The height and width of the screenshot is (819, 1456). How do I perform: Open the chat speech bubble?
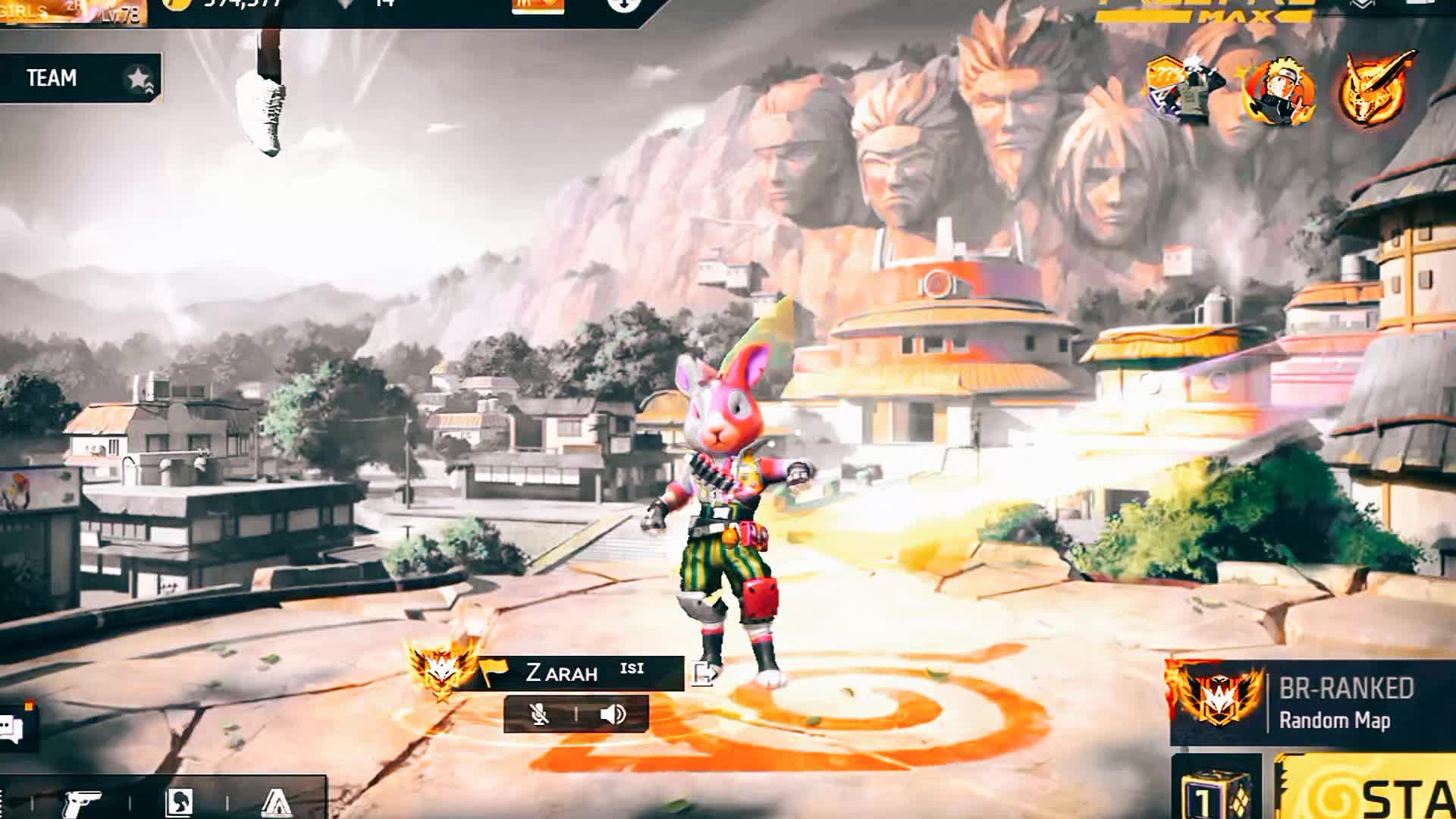(x=13, y=729)
